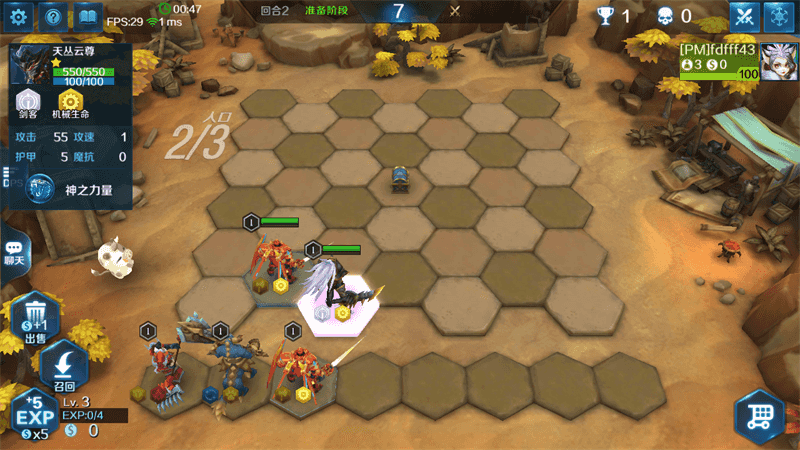The height and width of the screenshot is (450, 800).
Task: Buy experience with the +5 EXP button
Action: tap(36, 415)
